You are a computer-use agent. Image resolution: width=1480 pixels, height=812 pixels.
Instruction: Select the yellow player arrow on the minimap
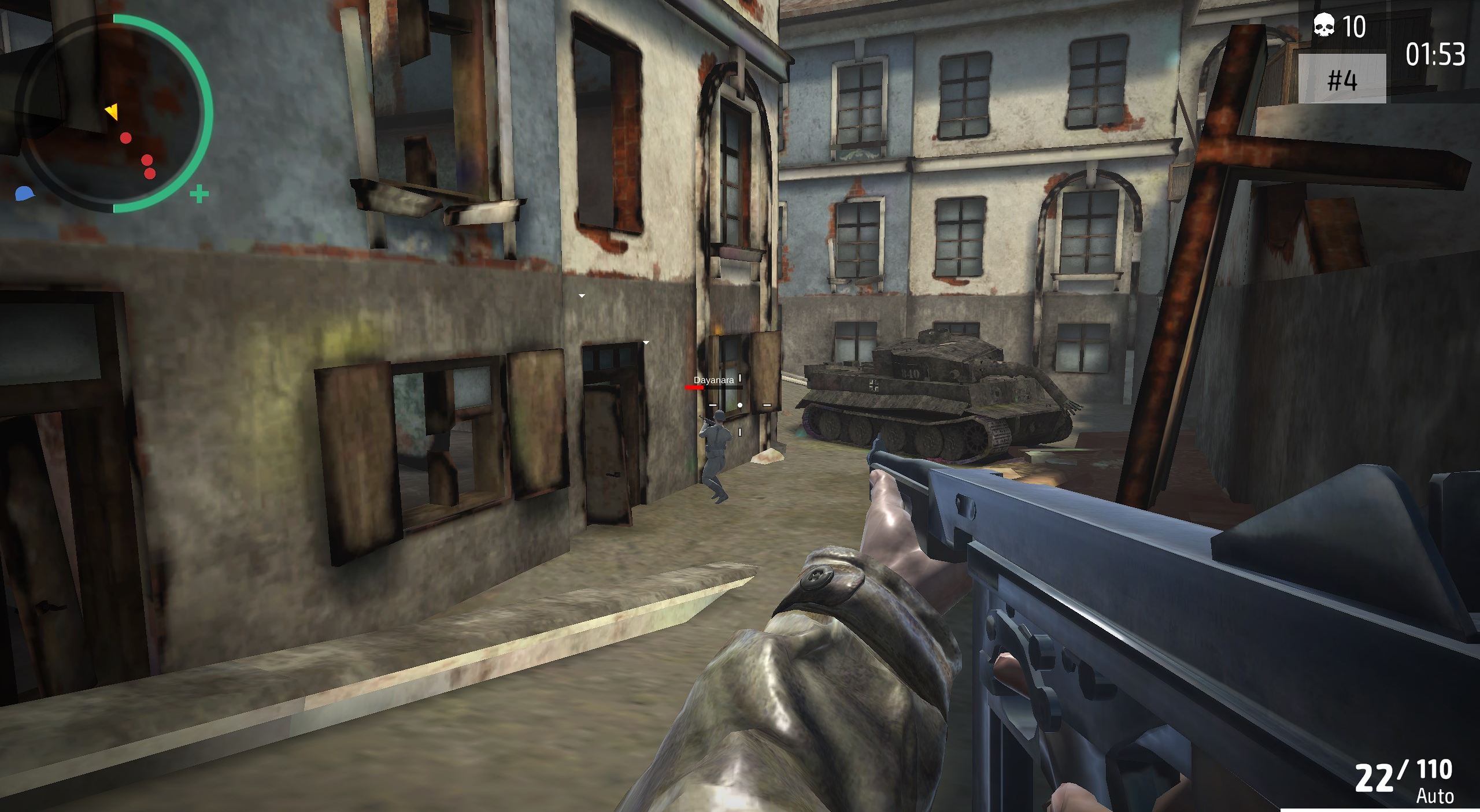(113, 111)
